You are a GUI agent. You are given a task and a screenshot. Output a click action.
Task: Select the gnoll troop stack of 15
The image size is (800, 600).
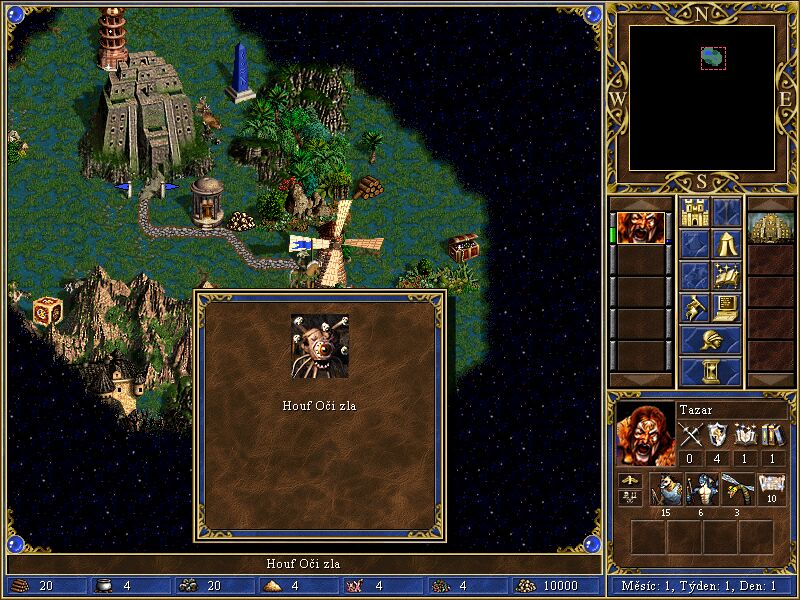point(665,489)
